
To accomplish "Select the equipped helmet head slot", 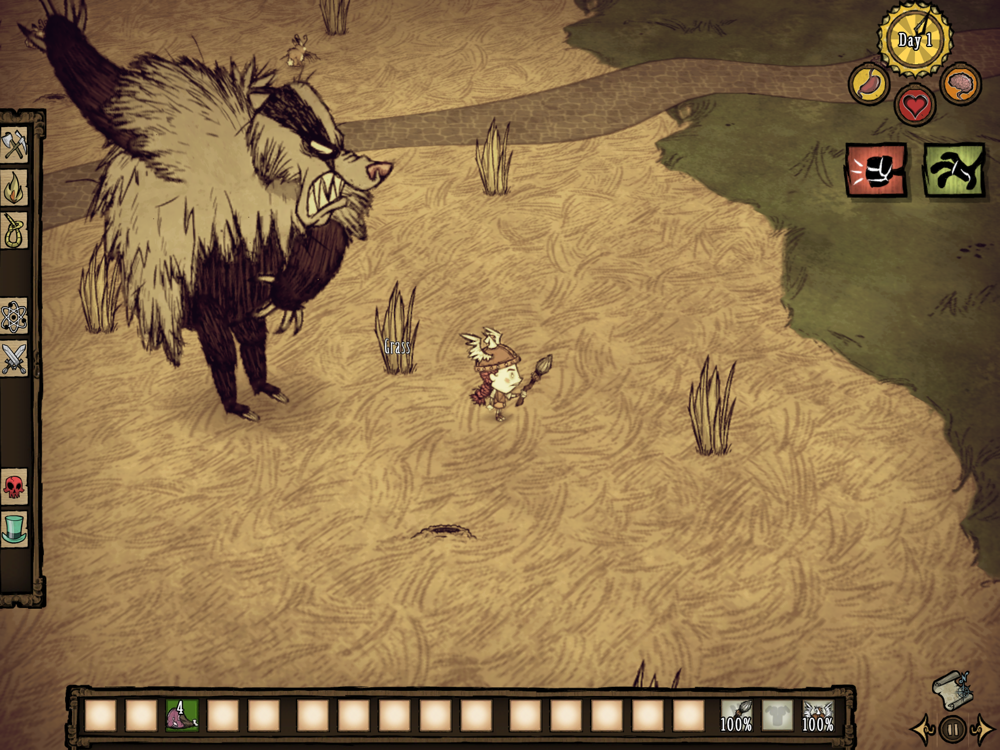I will [x=818, y=715].
